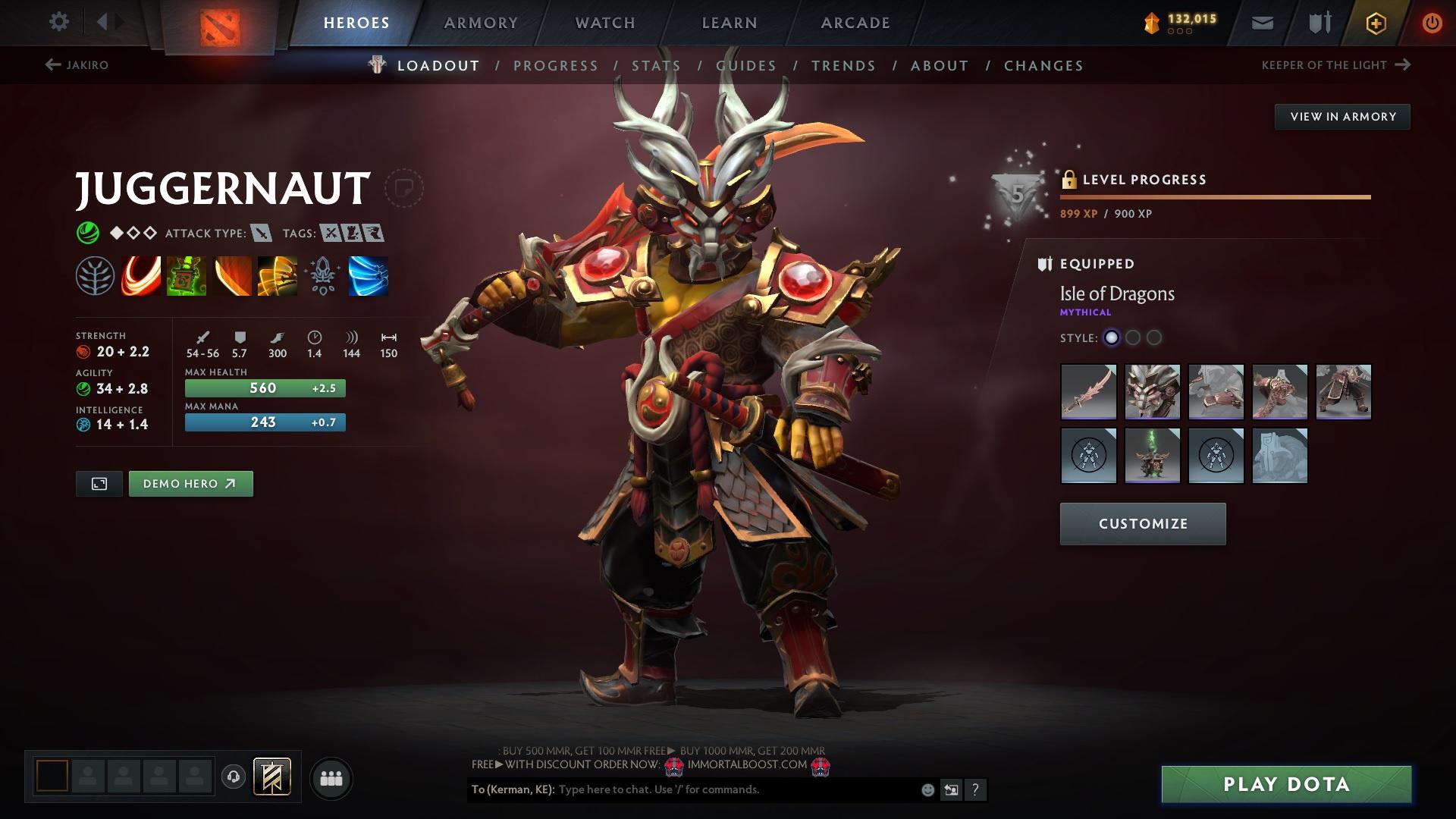Toggle the fullscreen hero preview button
This screenshot has height=819, width=1456.
[x=99, y=483]
